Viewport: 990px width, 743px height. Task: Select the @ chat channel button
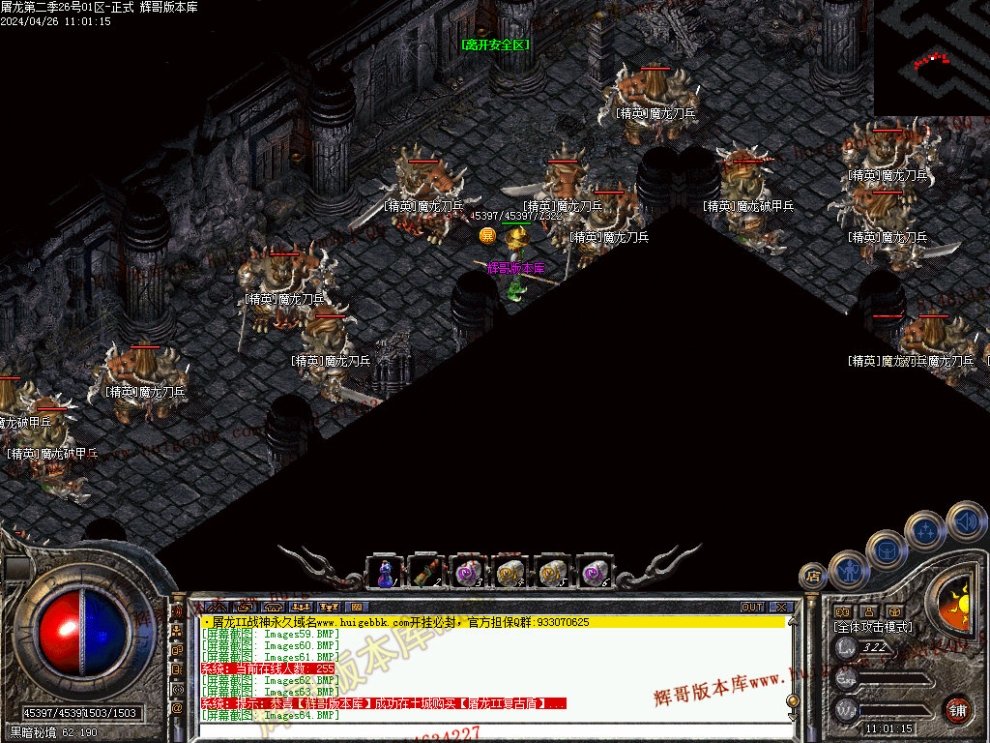coord(178,708)
